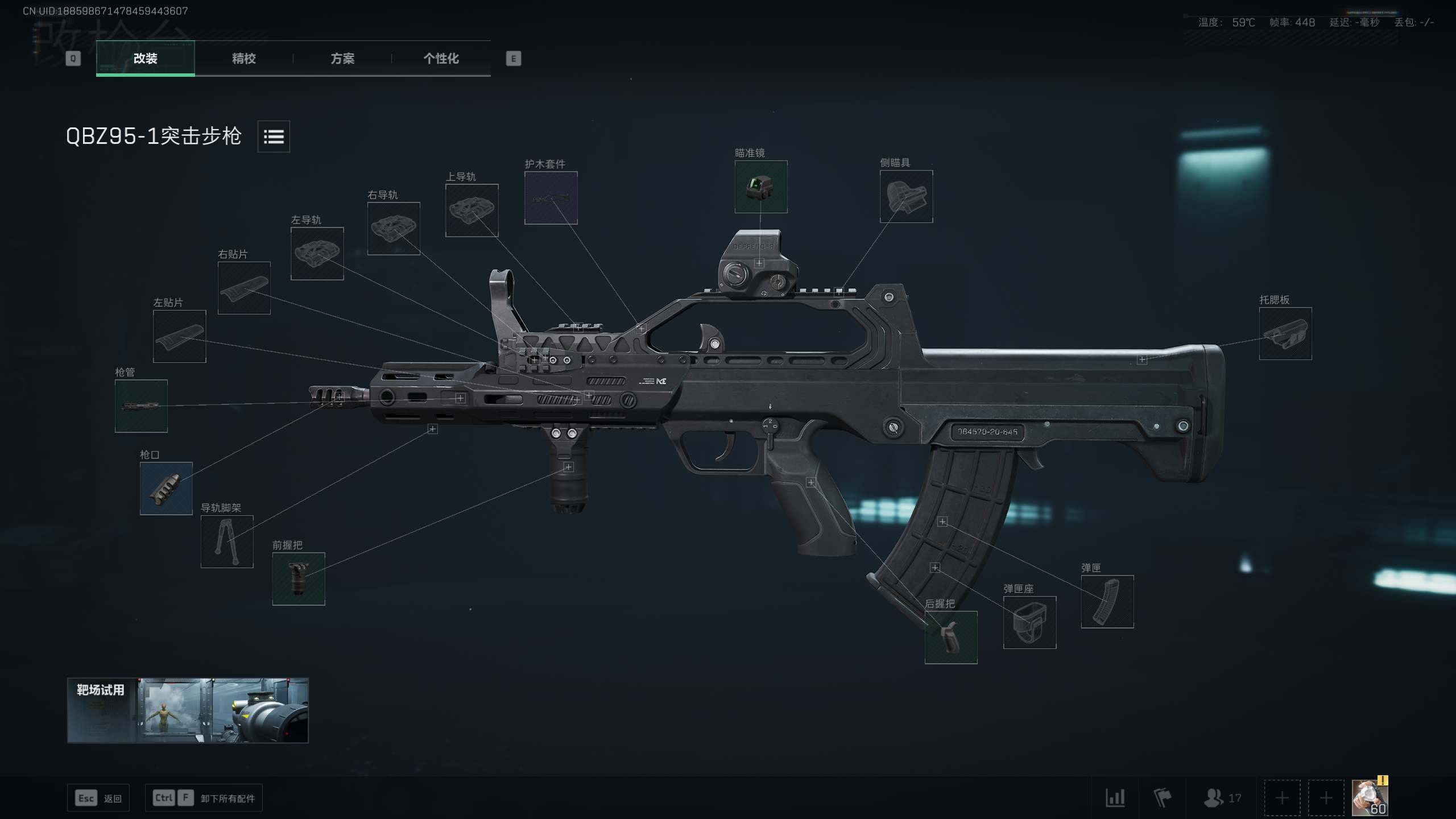
Task: Open the 枪管 barrel attachment slot
Action: [x=141, y=406]
